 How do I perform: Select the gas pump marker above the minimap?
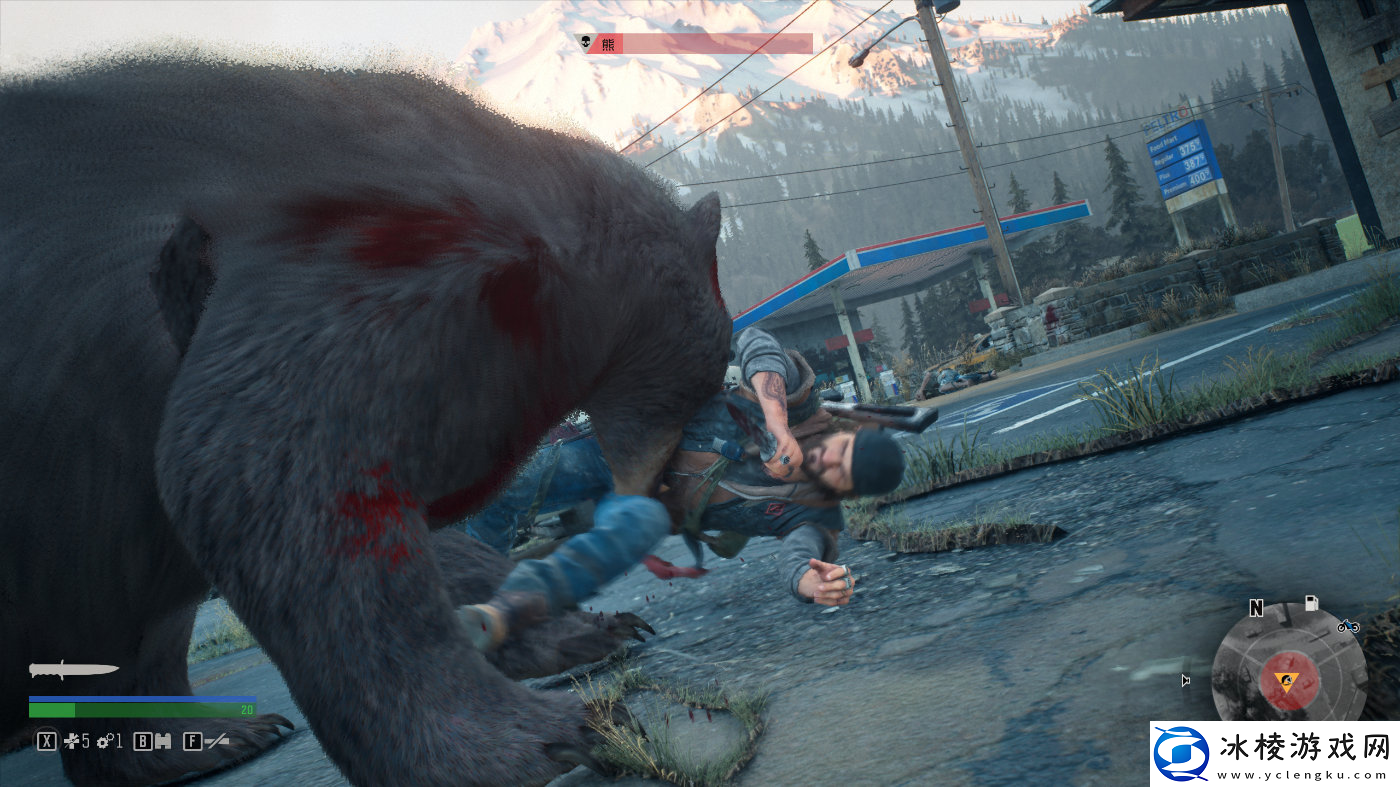tap(1312, 603)
